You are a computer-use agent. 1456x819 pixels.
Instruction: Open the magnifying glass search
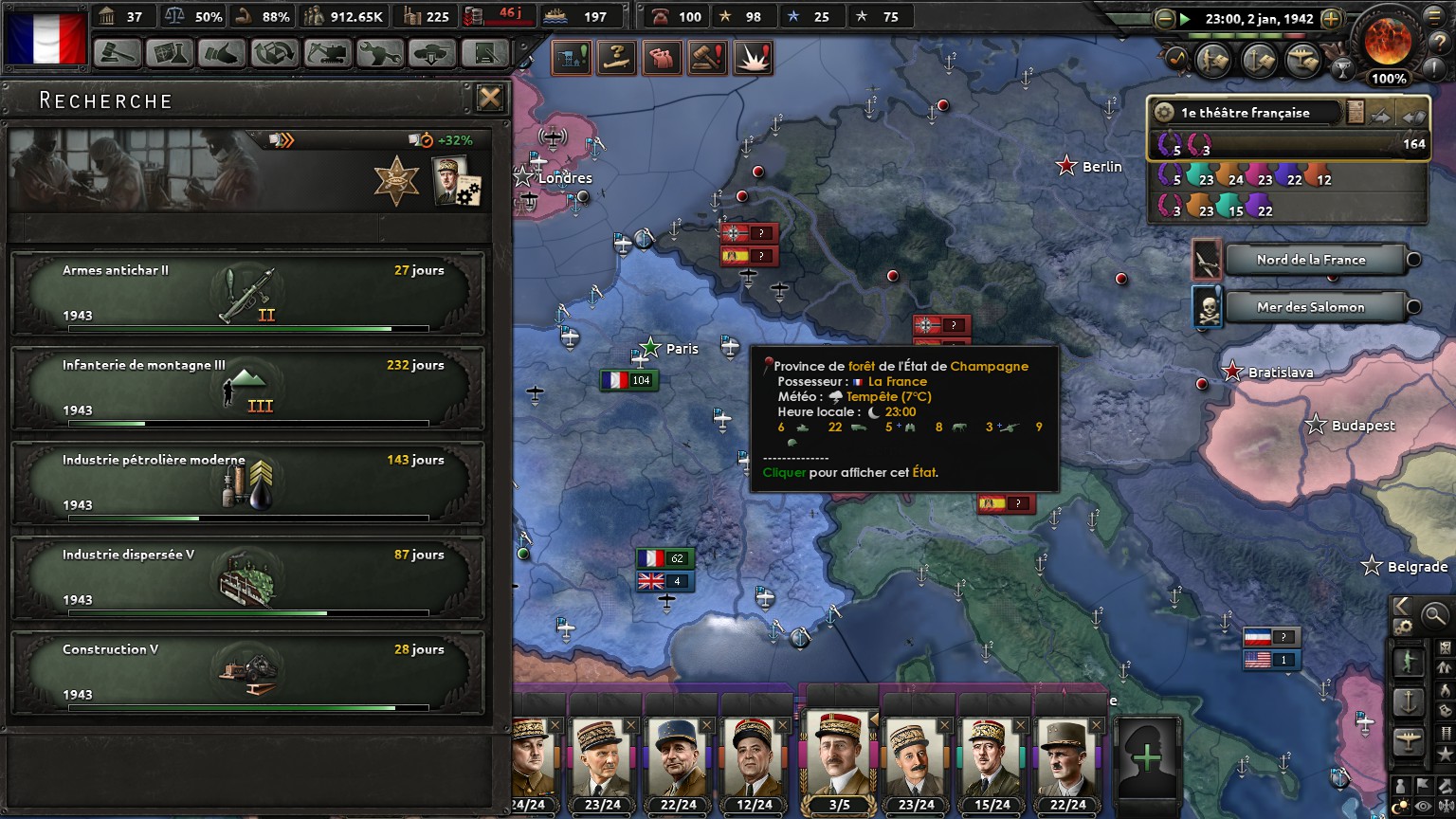coord(1435,615)
